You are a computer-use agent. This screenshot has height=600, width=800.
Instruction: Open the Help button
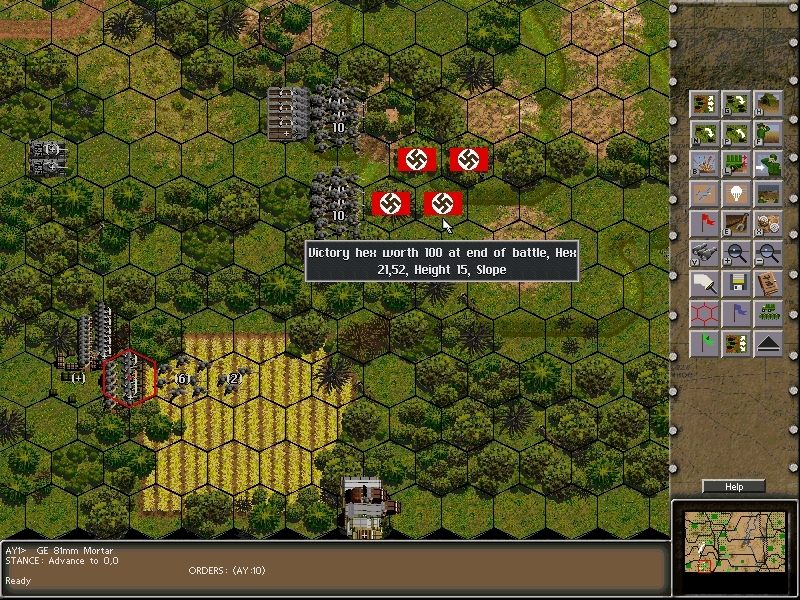pyautogui.click(x=734, y=487)
